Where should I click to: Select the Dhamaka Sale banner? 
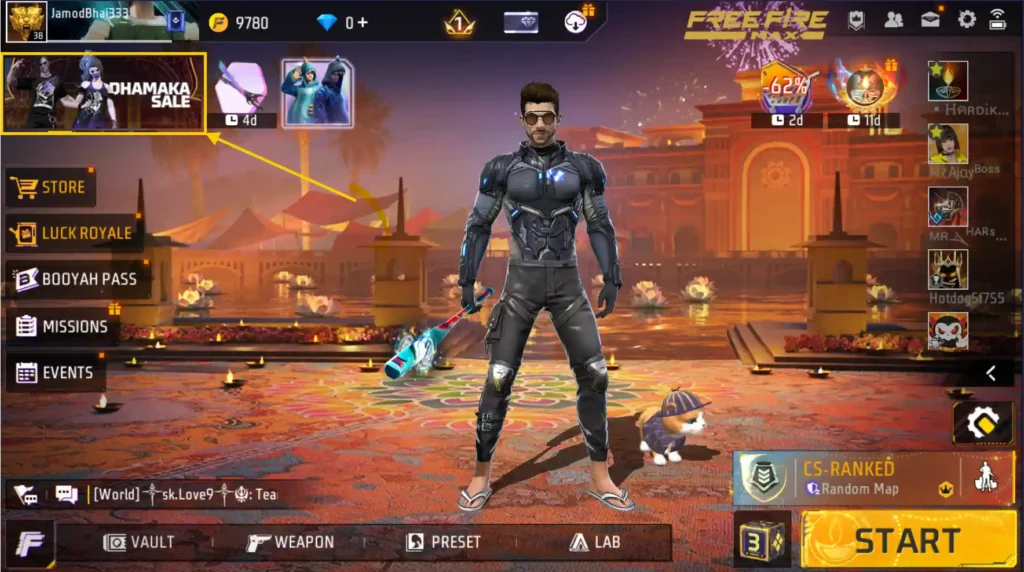point(104,93)
